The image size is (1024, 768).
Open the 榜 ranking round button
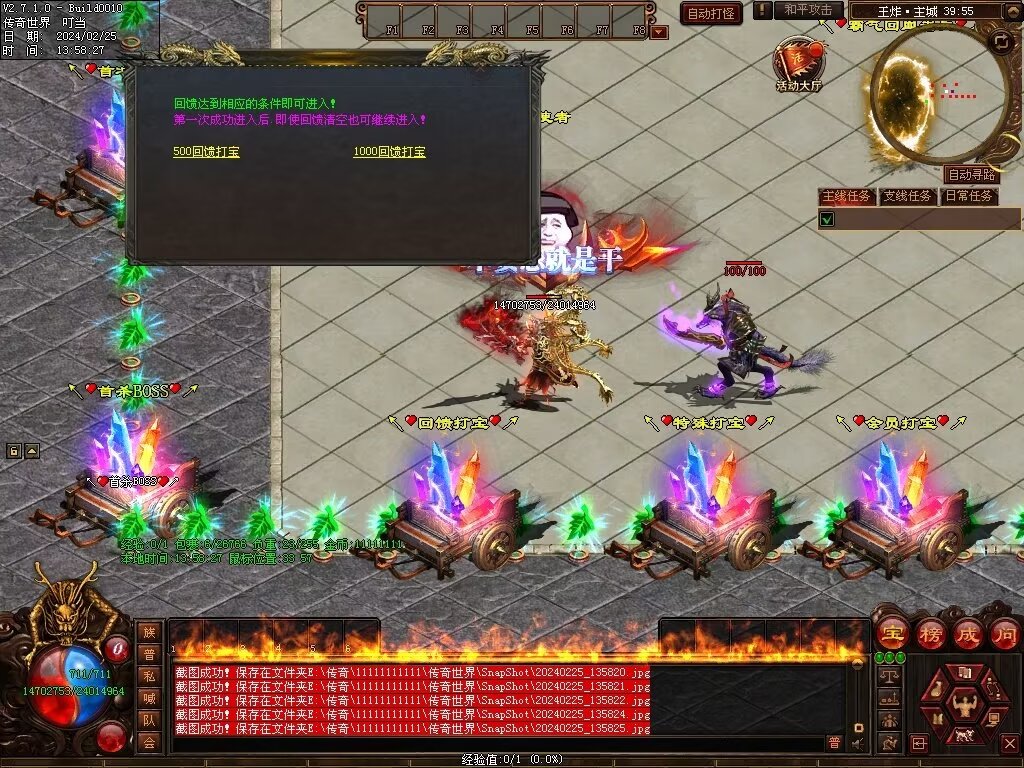pyautogui.click(x=930, y=633)
